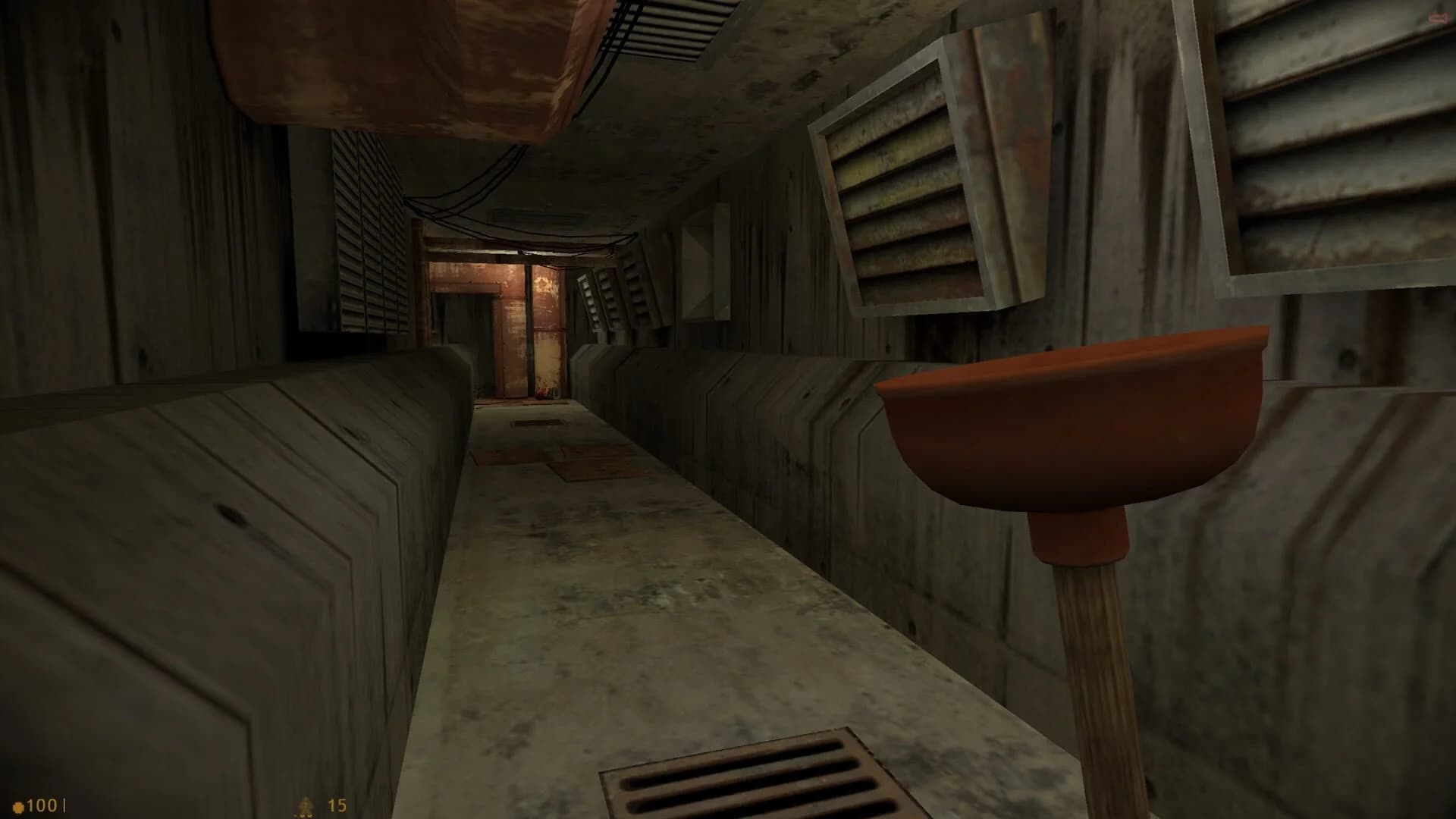
Task: Click the ammo grenade icon
Action: click(x=306, y=805)
